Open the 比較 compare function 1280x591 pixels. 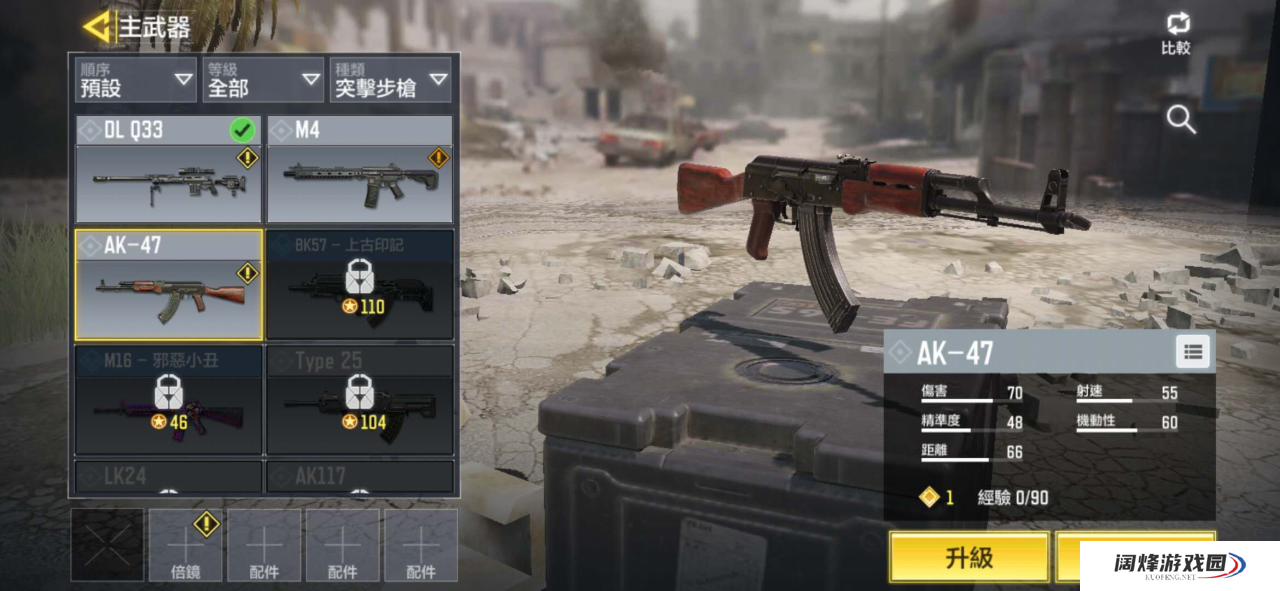[x=1176, y=34]
